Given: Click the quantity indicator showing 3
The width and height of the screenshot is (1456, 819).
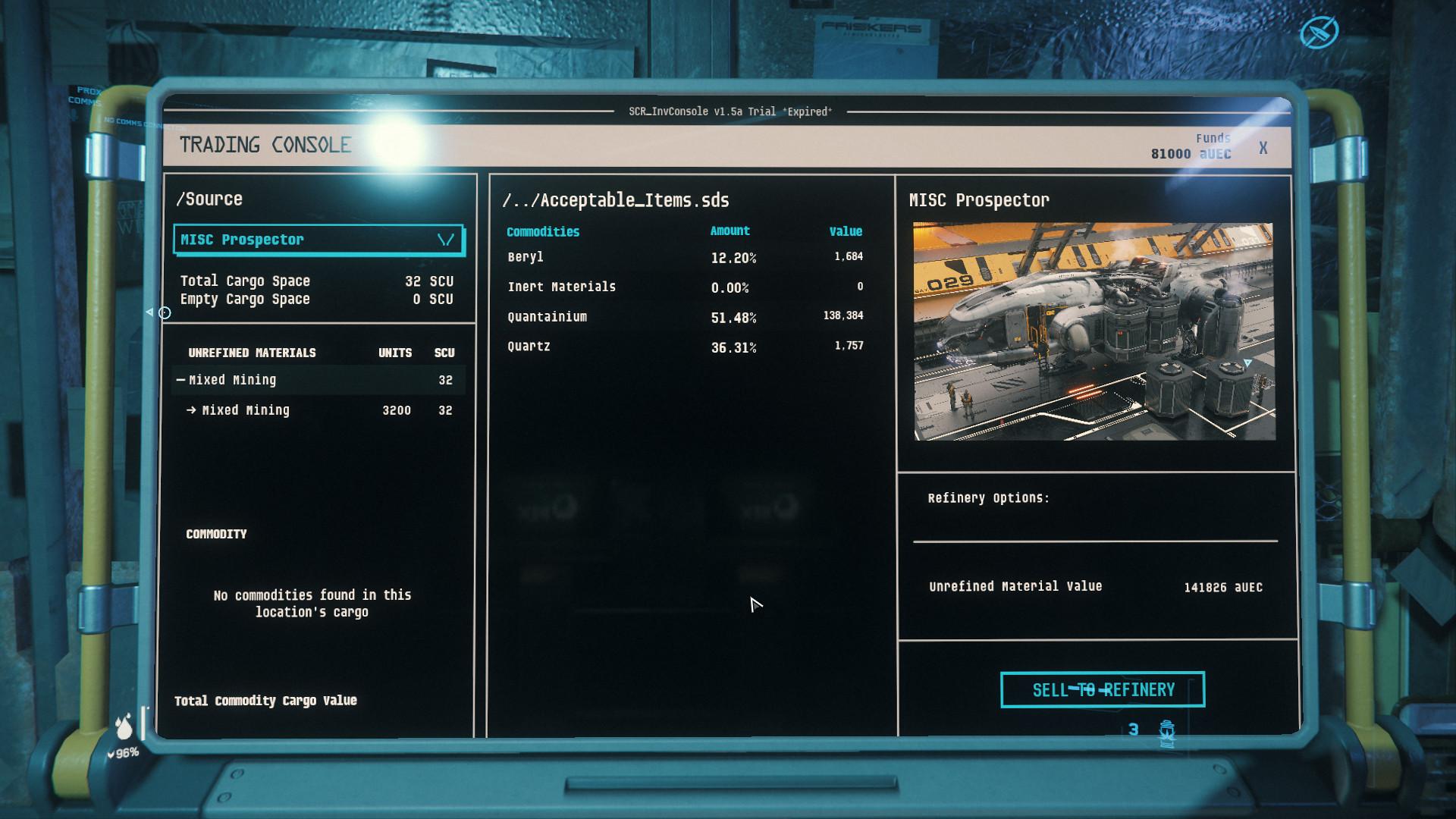Looking at the screenshot, I should (x=1134, y=730).
